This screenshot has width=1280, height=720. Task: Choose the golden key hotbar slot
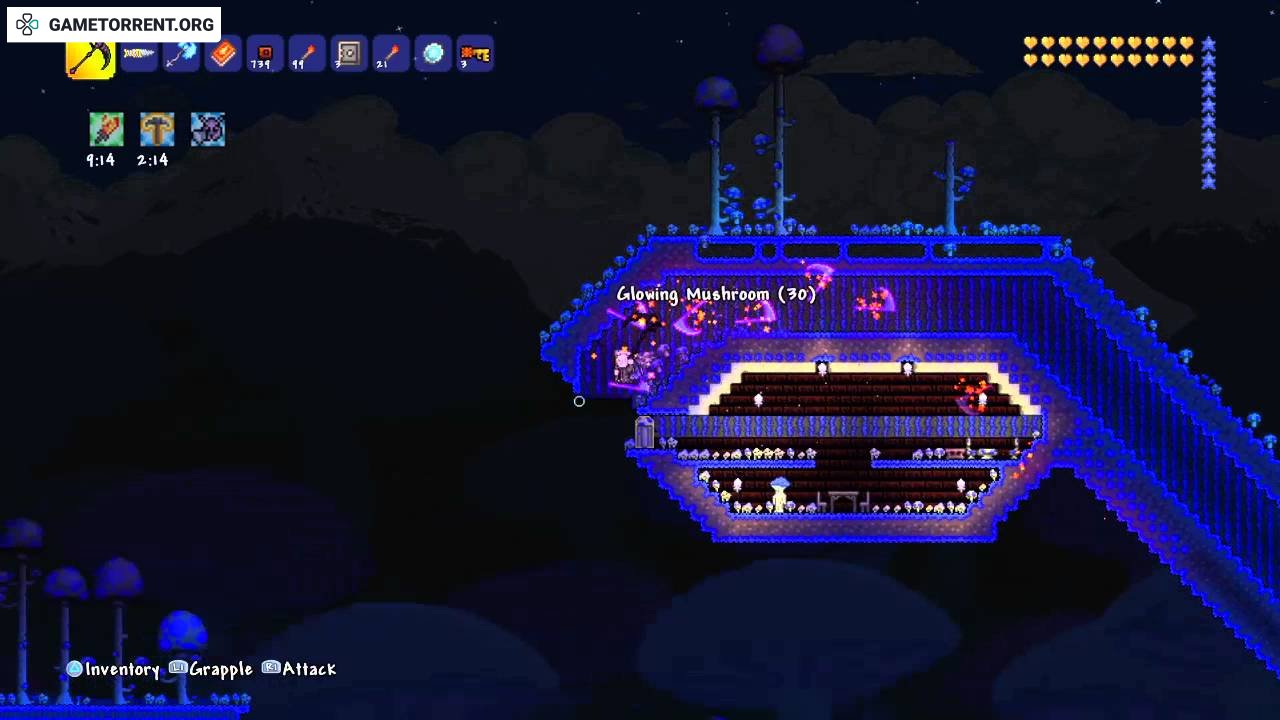pos(475,54)
